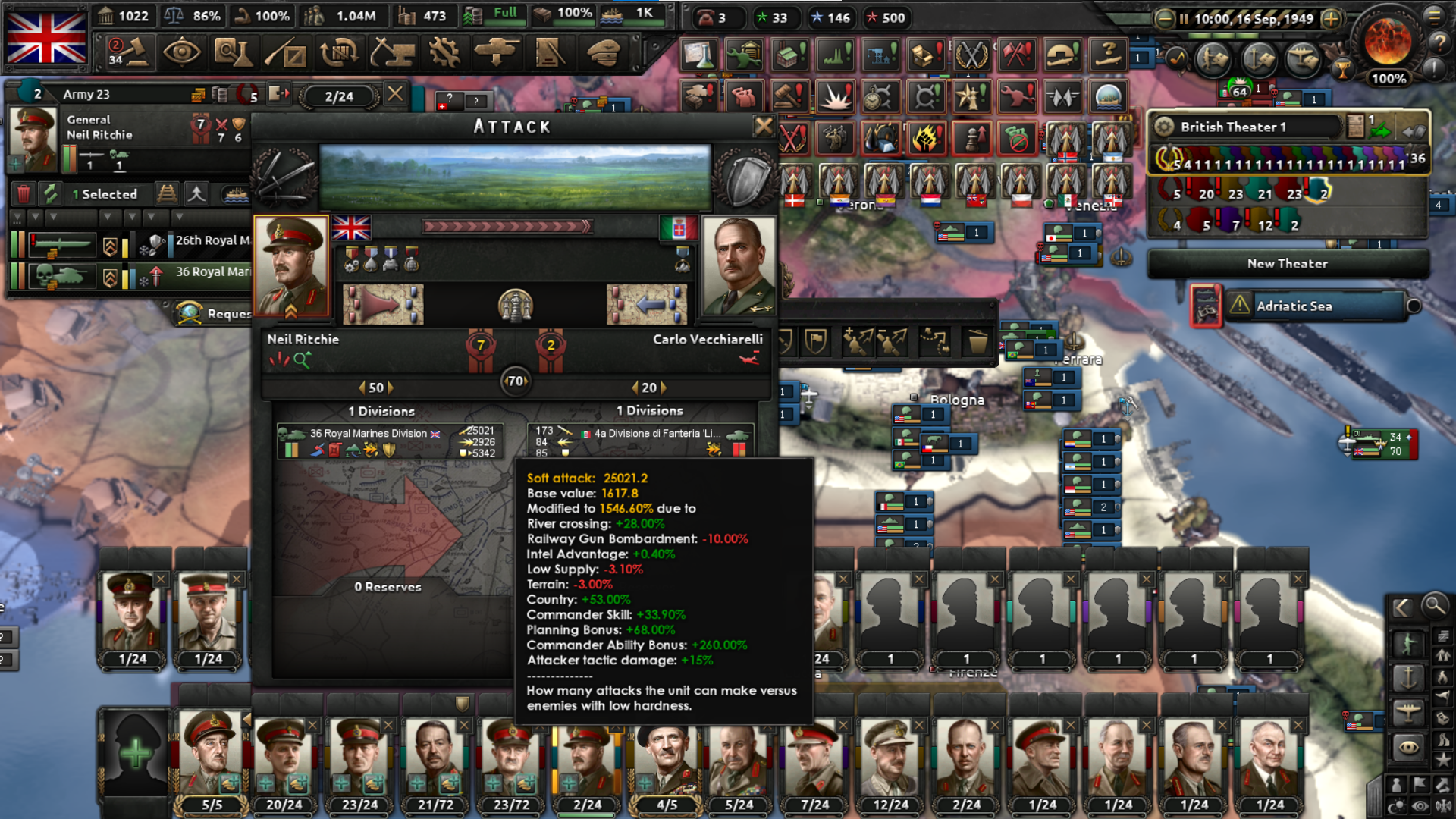1456x819 pixels.
Task: Create a New Theater
Action: coord(1287,263)
